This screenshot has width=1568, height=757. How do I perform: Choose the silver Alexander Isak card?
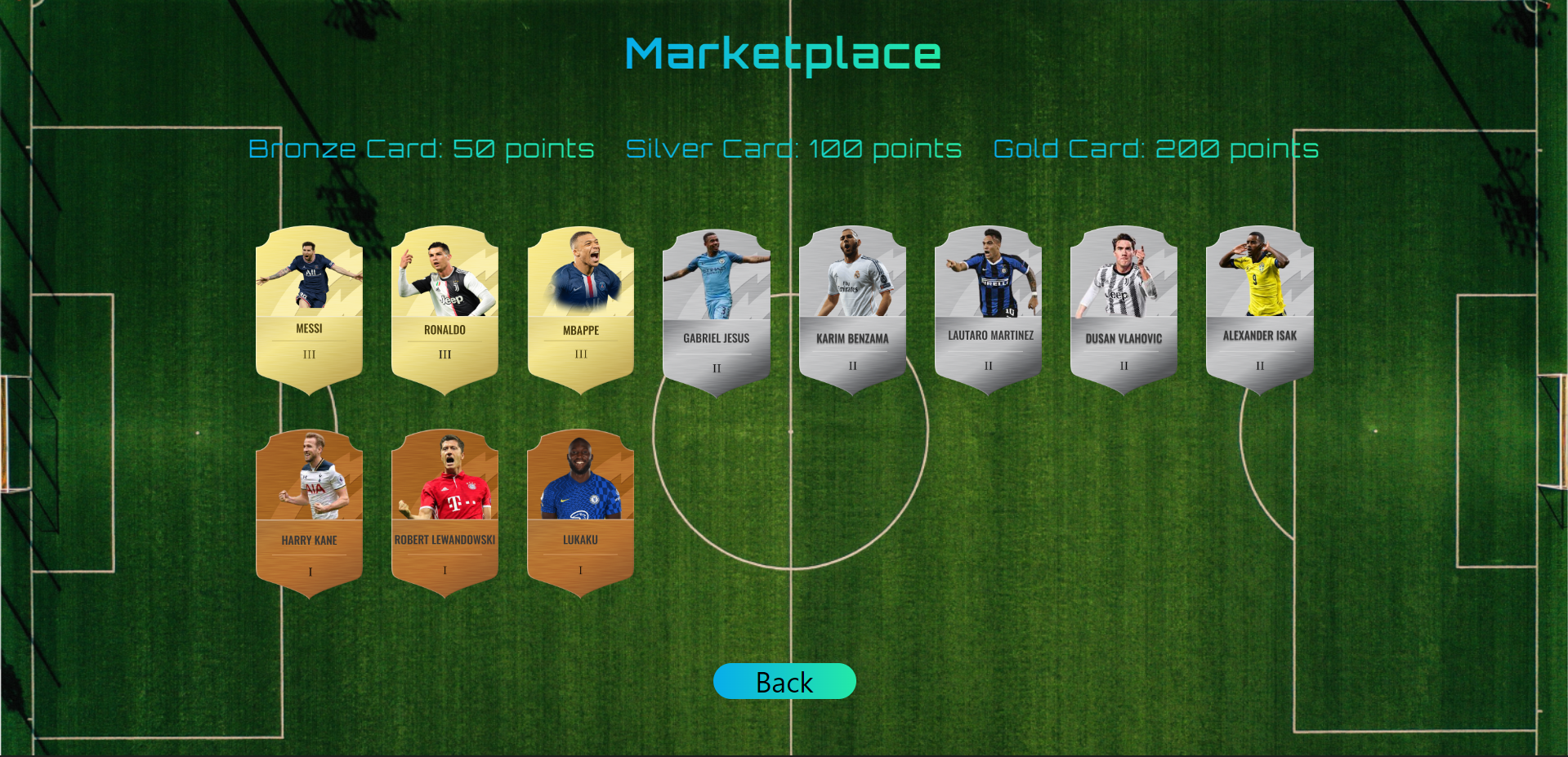[x=1260, y=310]
